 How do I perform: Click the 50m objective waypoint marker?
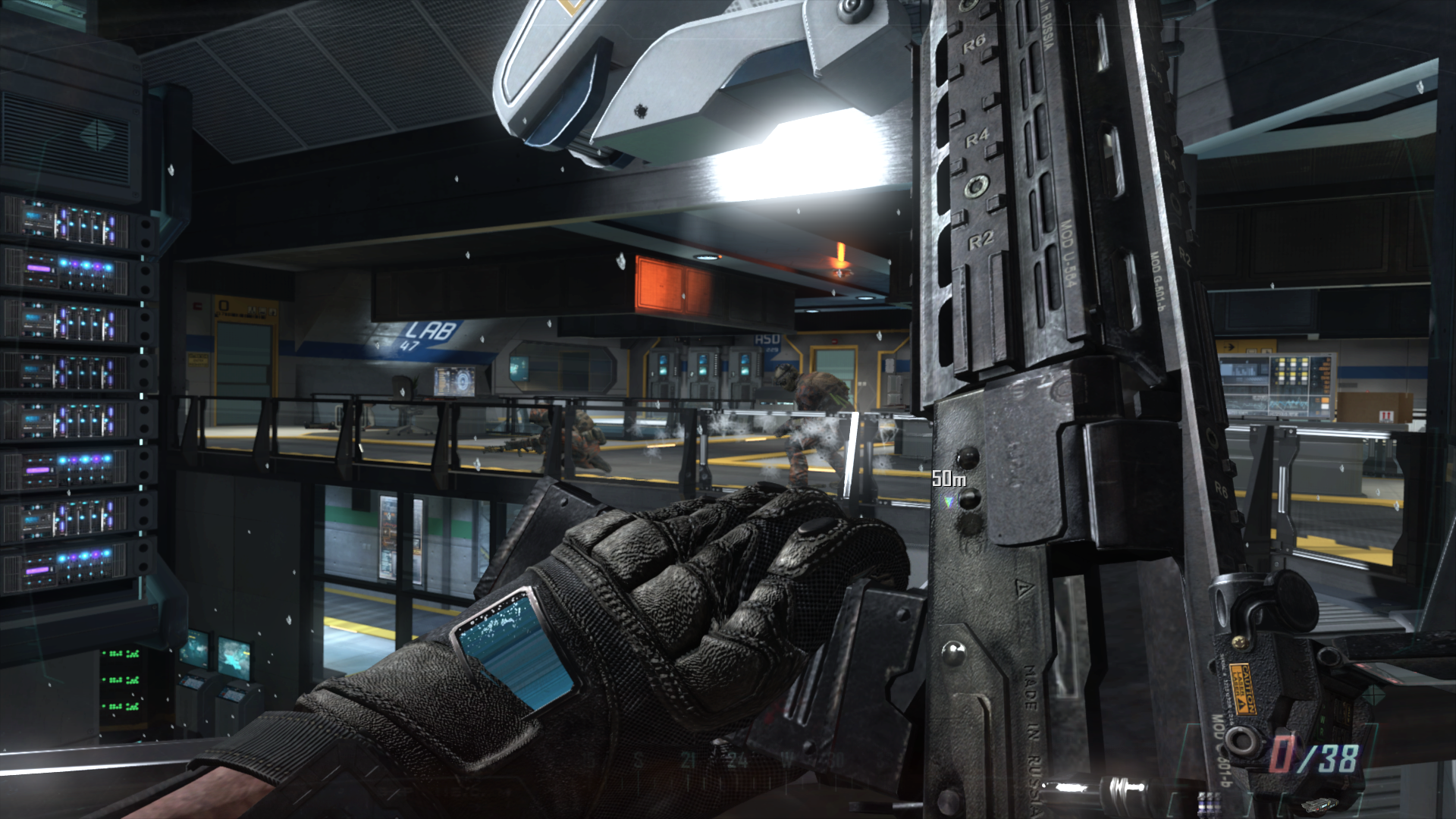tap(948, 501)
